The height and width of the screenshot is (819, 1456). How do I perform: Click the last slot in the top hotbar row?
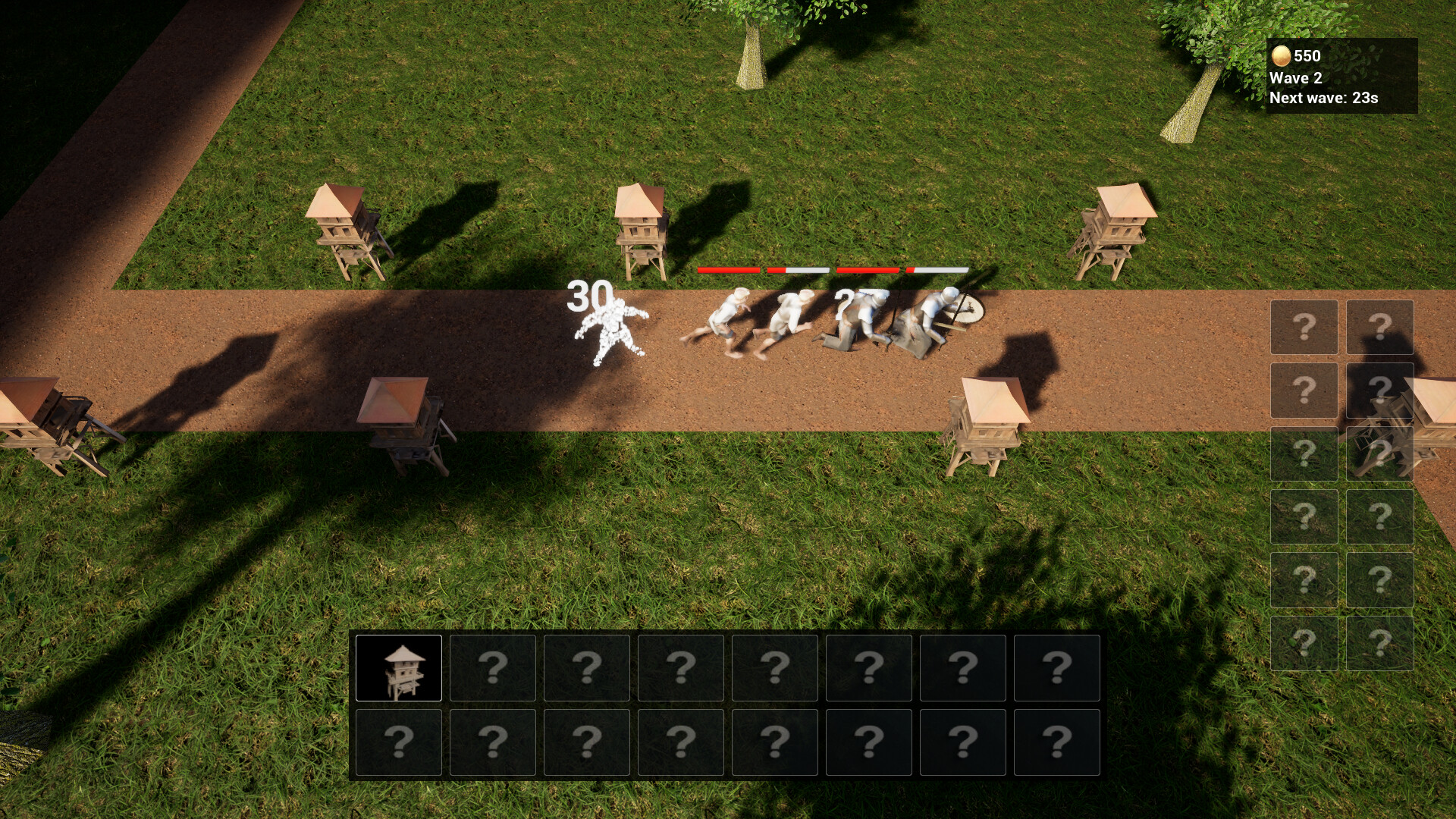point(1057,669)
